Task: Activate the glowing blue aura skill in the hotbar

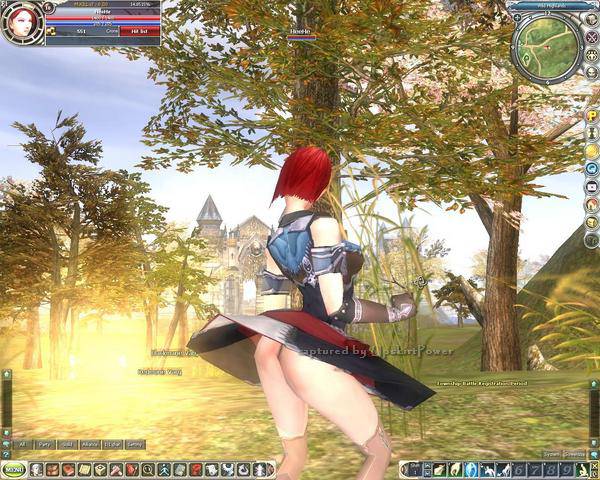Action: pyautogui.click(x=472, y=469)
